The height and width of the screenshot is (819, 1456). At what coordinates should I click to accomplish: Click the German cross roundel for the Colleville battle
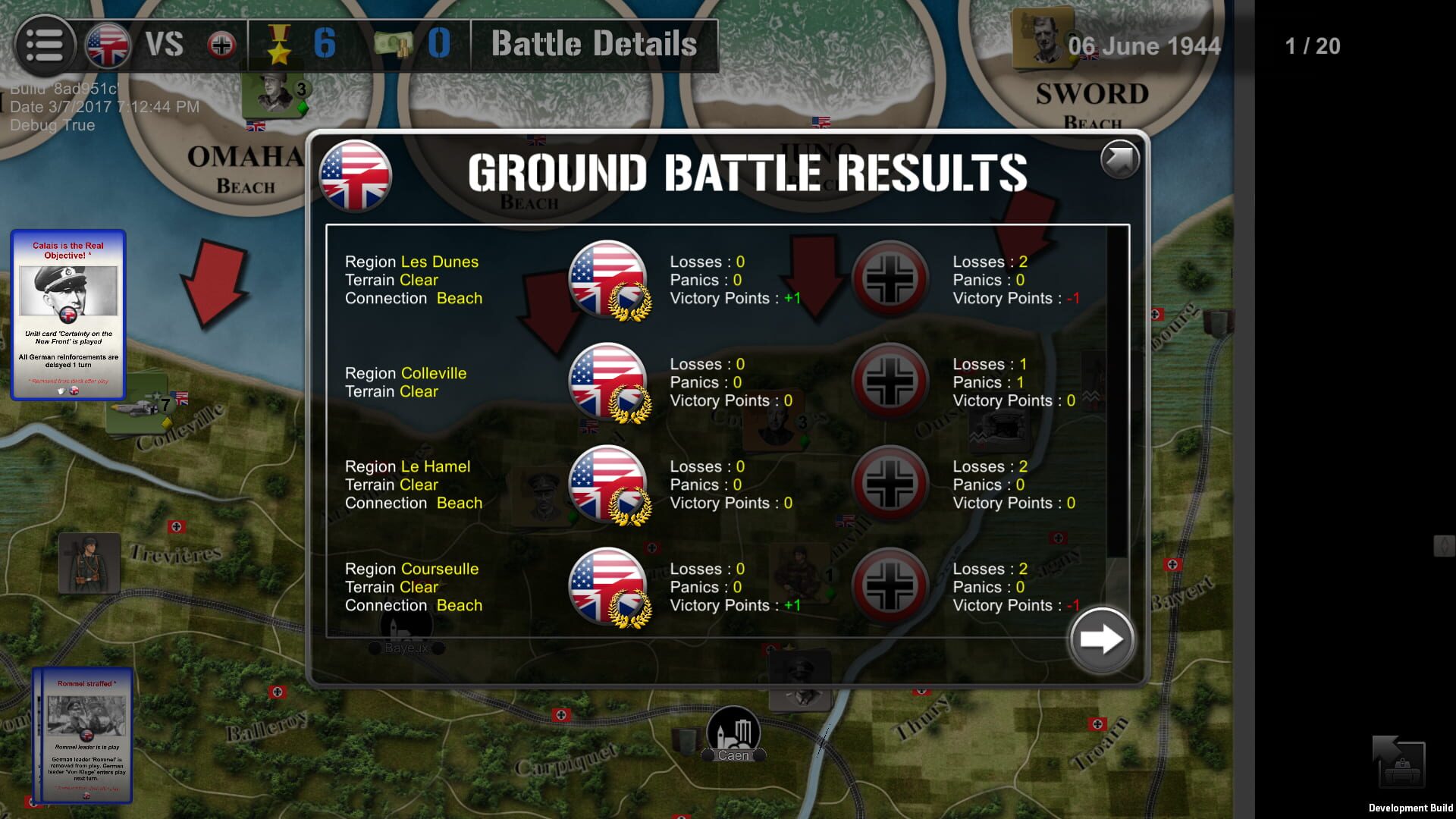(891, 381)
